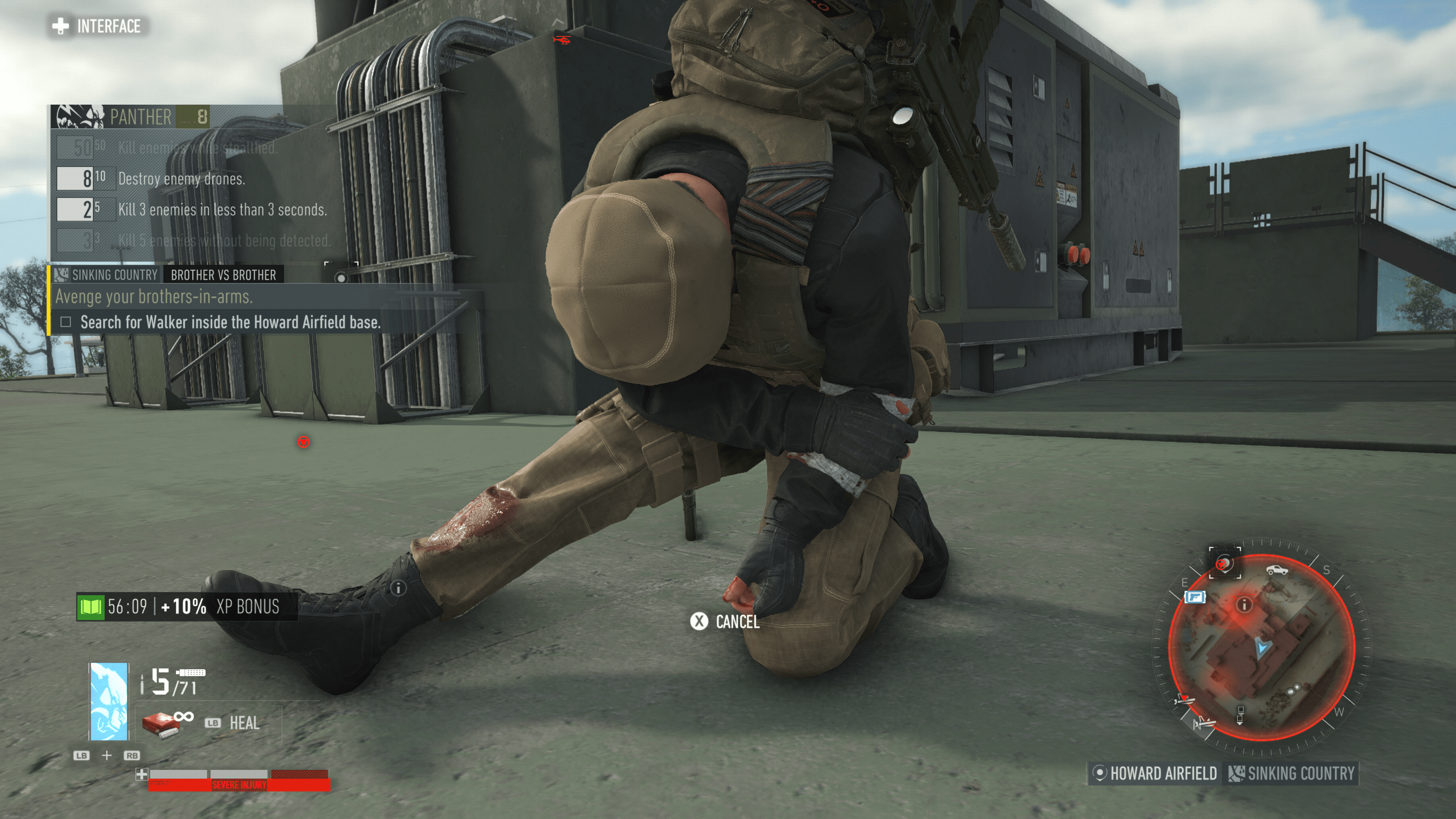
Task: Click the info marker on the minimap
Action: click(1244, 606)
